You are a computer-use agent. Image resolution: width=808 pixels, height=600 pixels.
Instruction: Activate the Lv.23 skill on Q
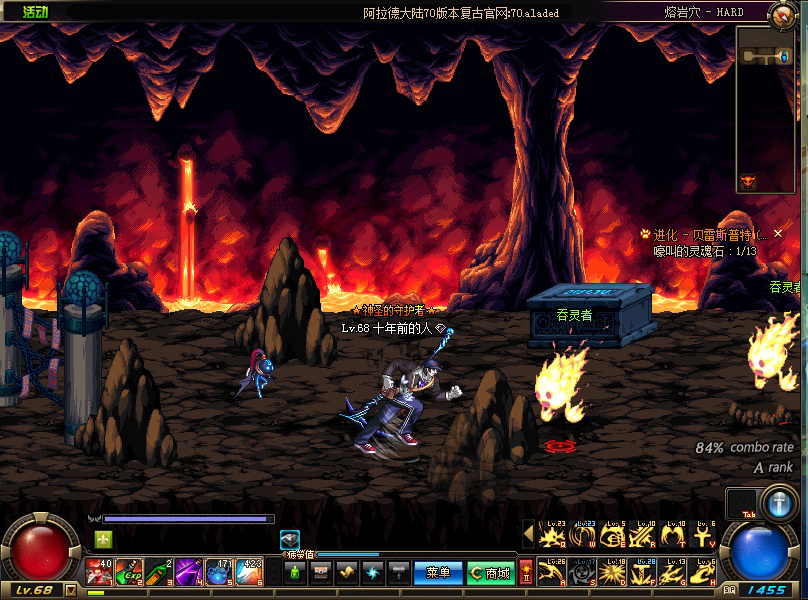[552, 536]
